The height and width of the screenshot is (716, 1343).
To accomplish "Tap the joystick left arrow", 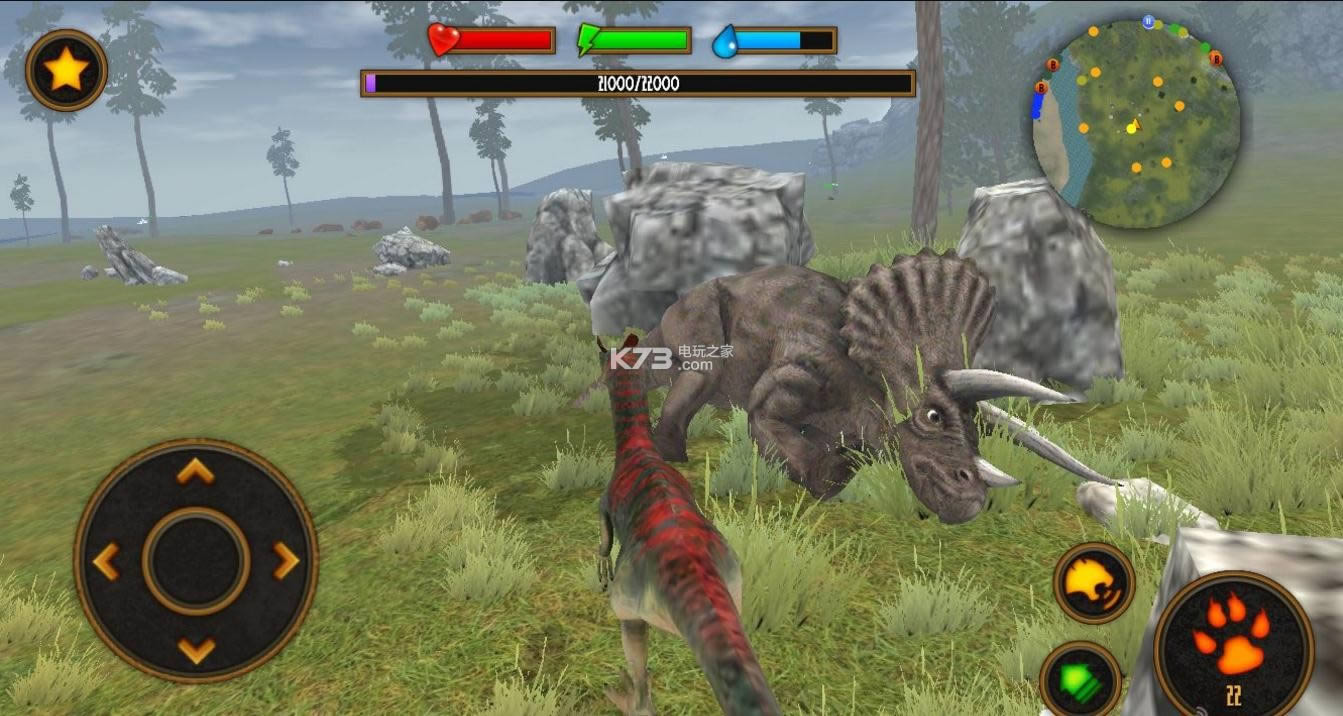I will [x=107, y=561].
